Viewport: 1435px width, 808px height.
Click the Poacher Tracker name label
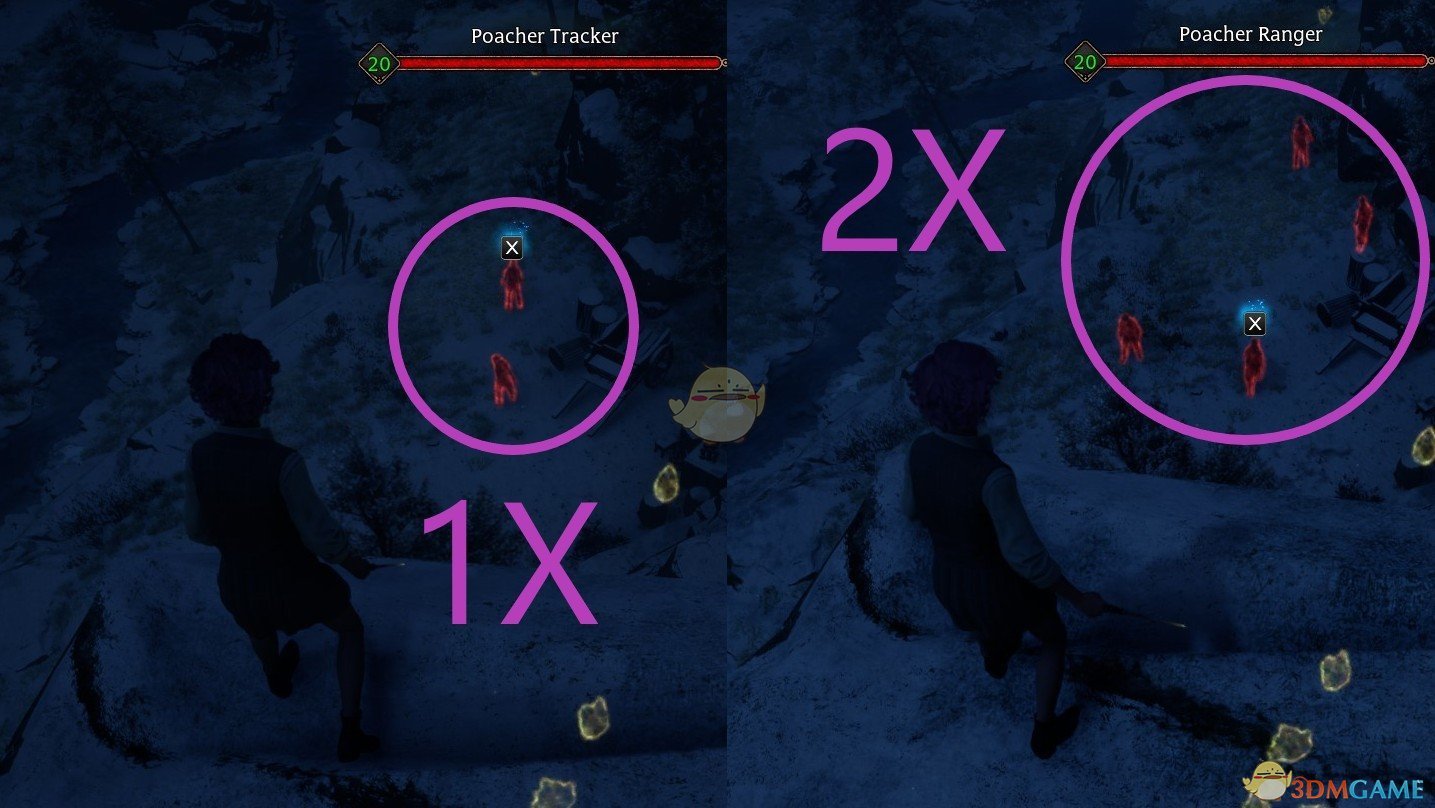545,35
